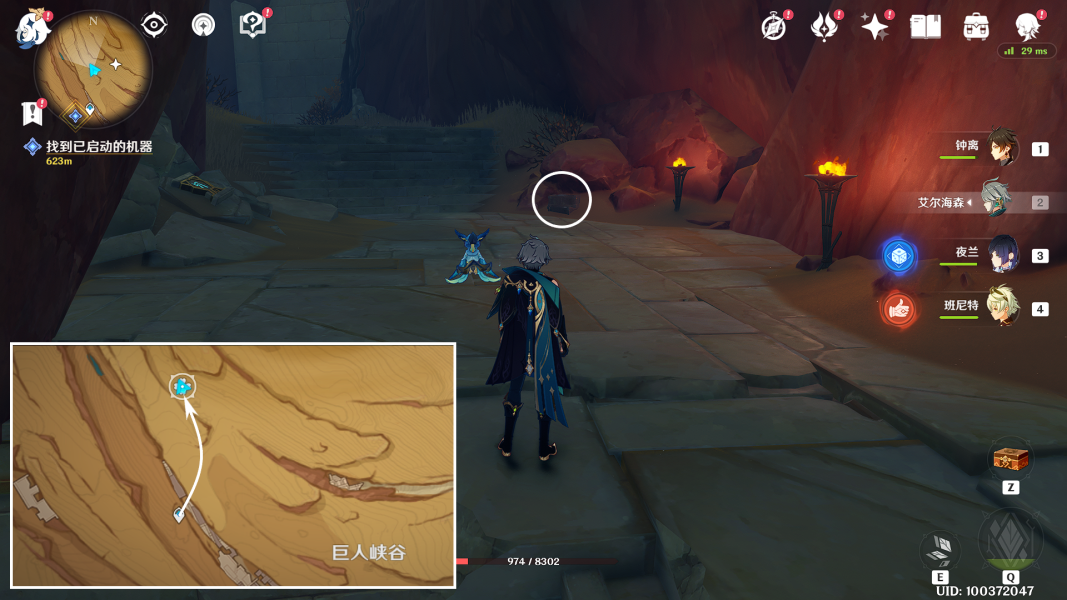The height and width of the screenshot is (600, 1067).
Task: Switch to party member 夜兰
Action: coord(1002,255)
